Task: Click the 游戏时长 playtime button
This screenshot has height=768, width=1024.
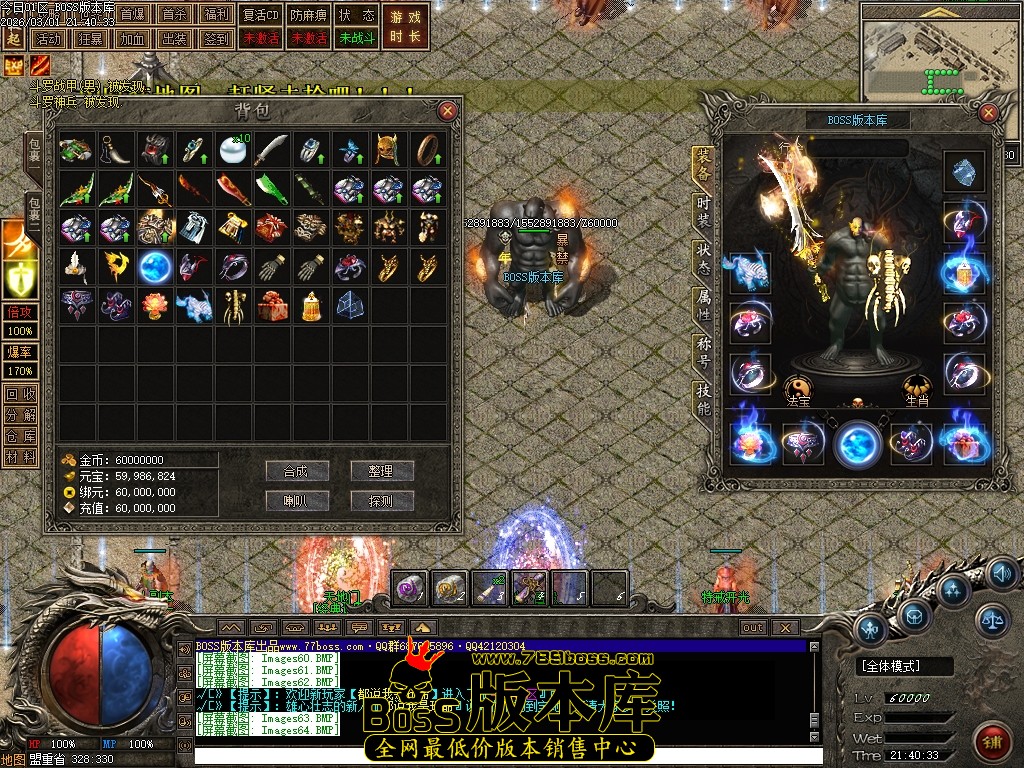Action: click(x=404, y=26)
